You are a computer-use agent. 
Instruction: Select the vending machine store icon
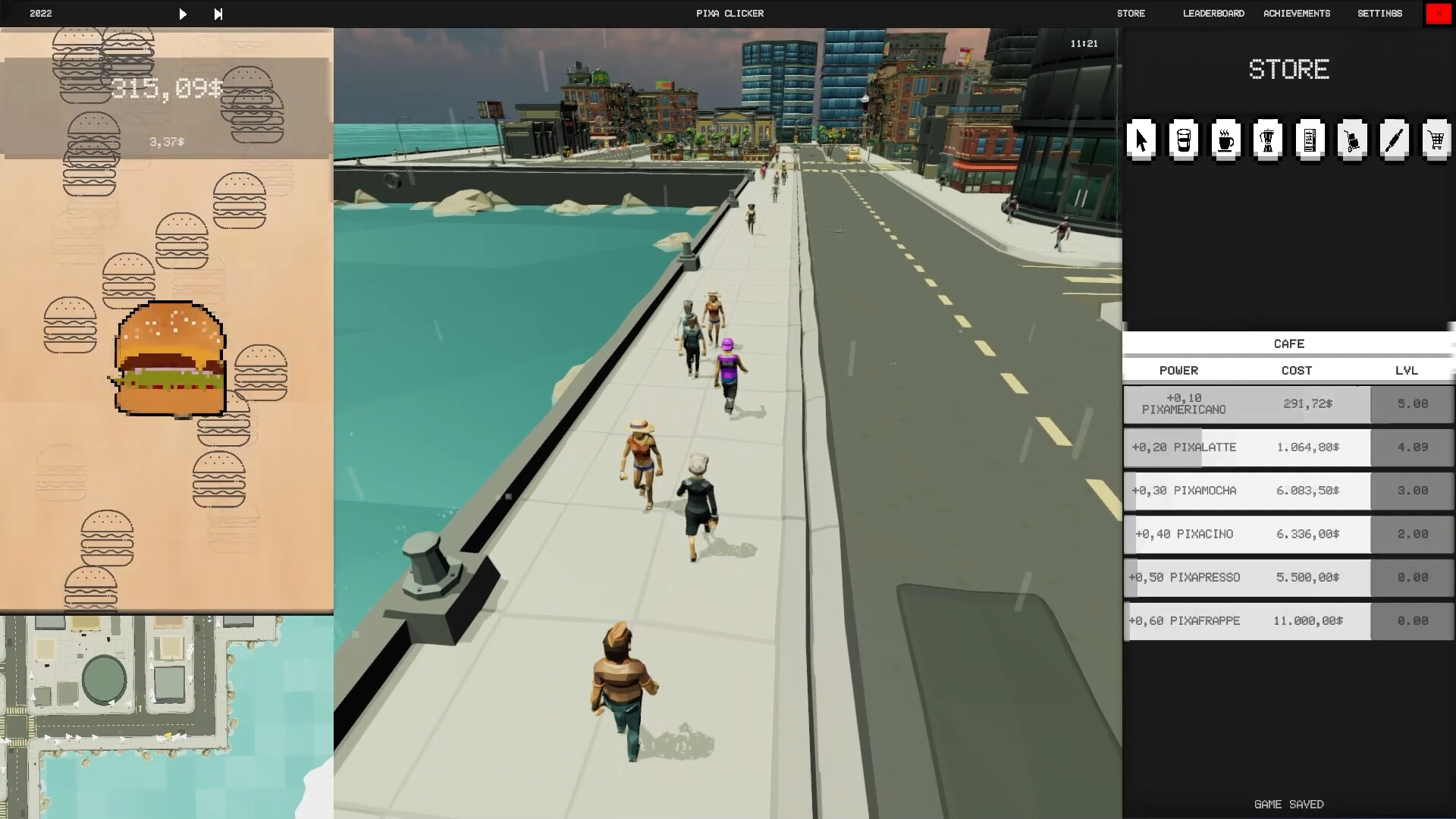[1311, 140]
